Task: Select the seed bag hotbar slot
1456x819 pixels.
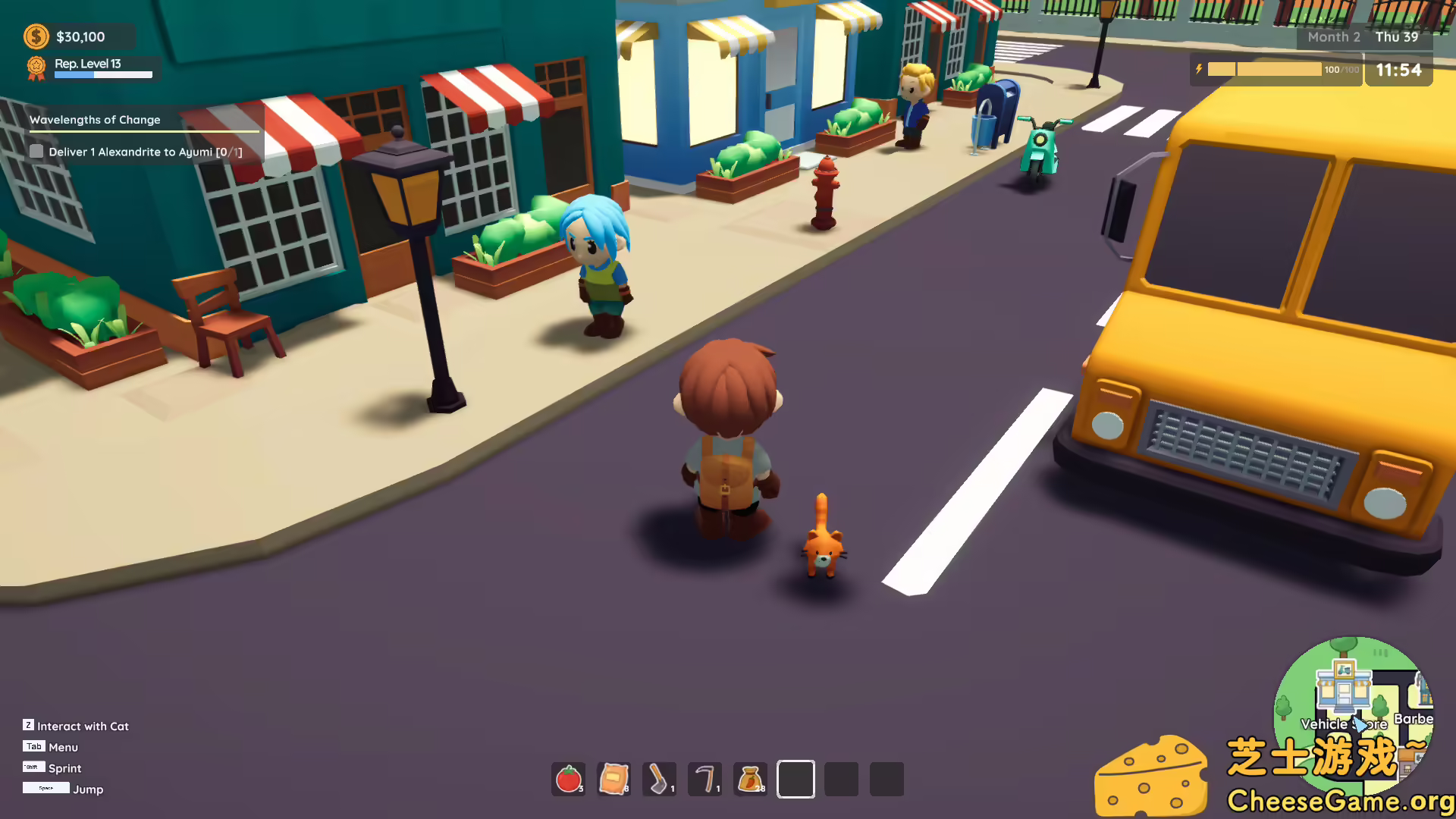Action: (613, 778)
